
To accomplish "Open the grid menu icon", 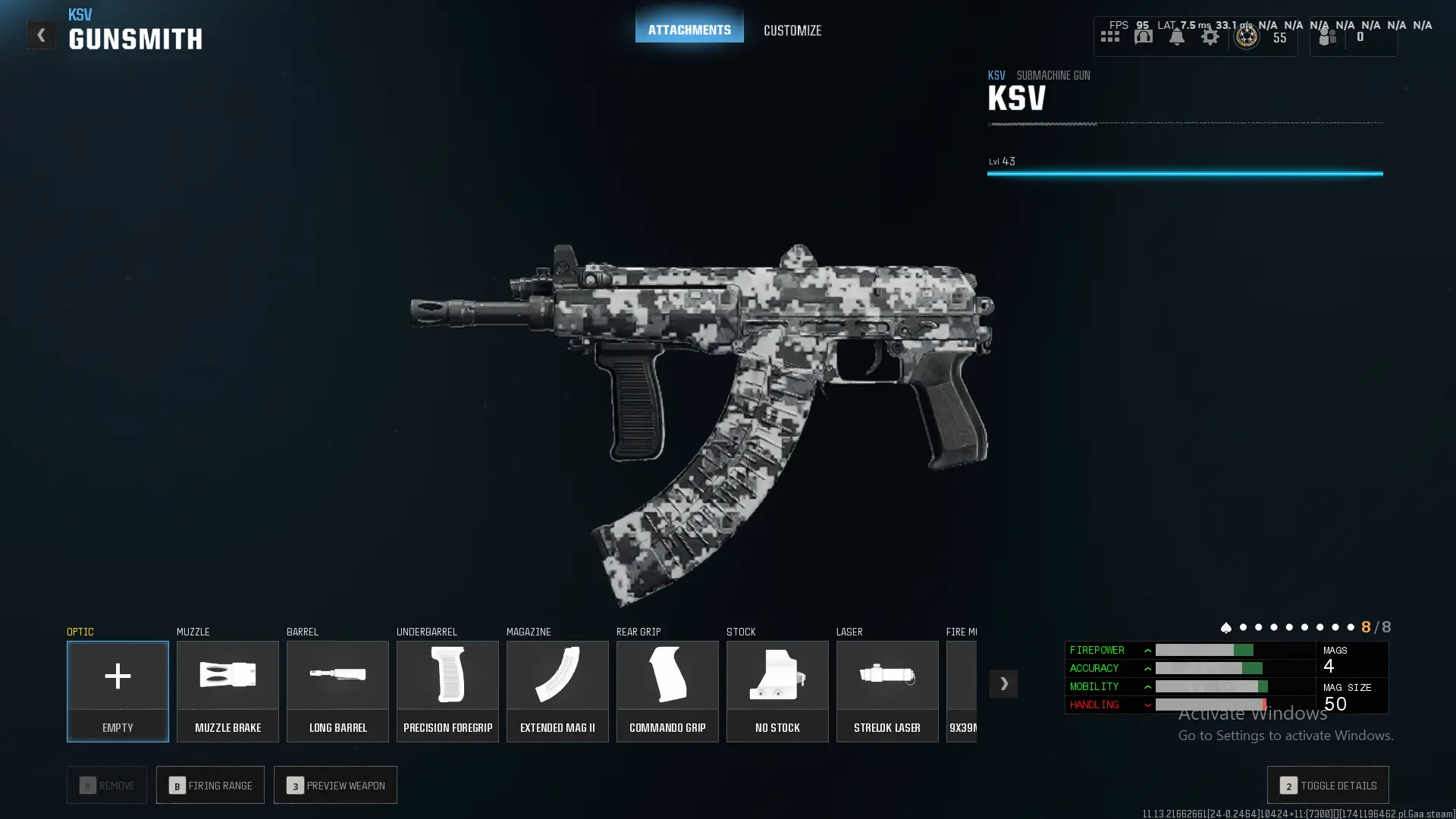I will [x=1109, y=36].
